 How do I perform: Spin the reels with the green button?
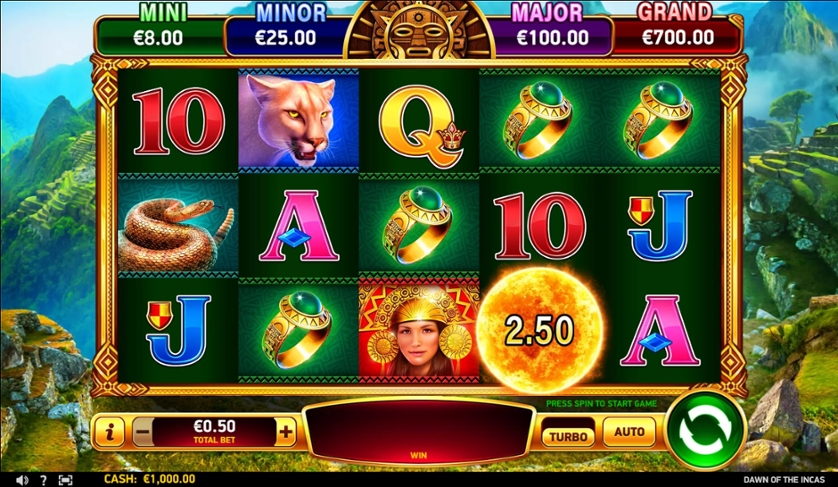click(705, 430)
